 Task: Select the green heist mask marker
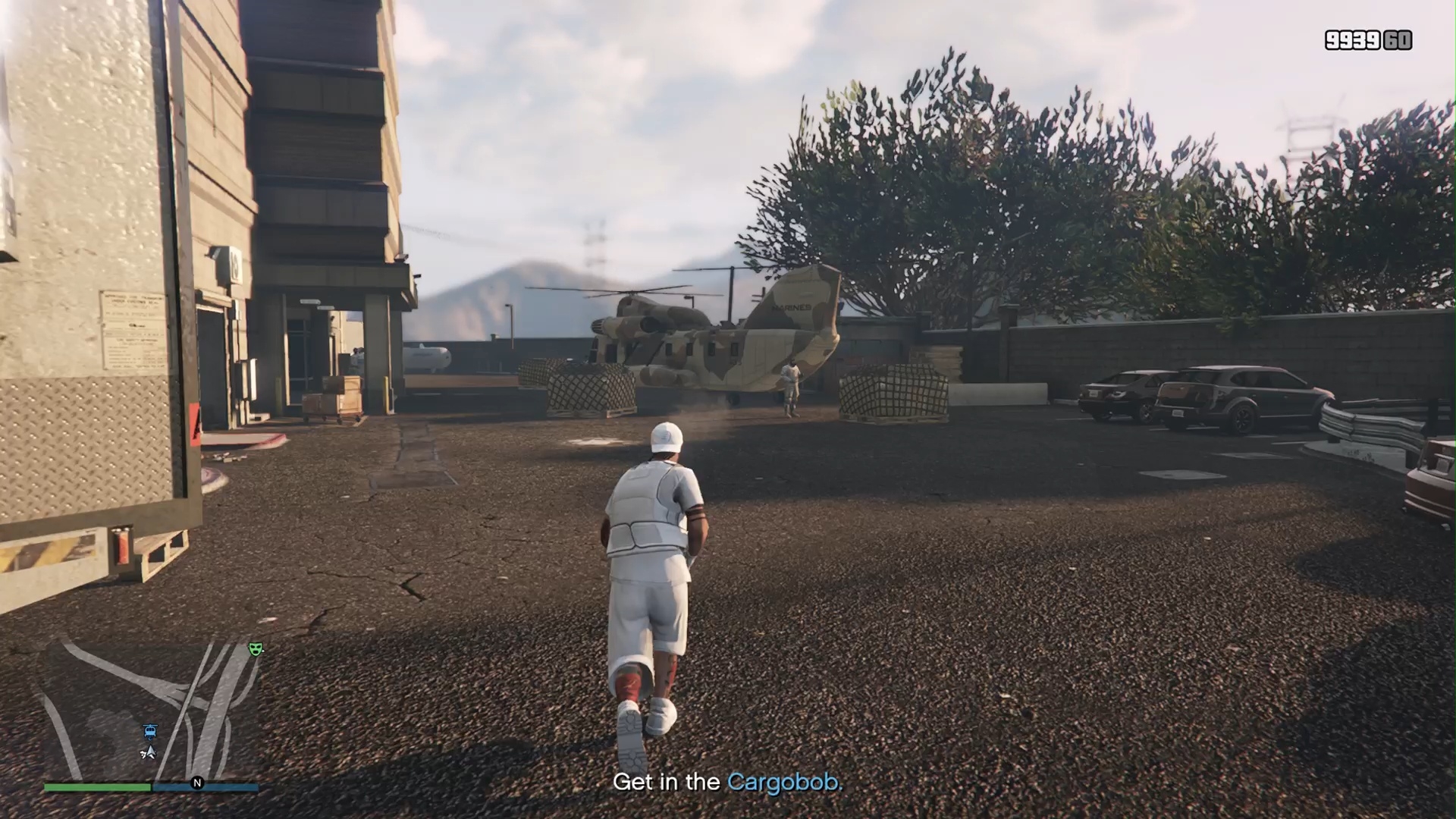click(x=256, y=649)
